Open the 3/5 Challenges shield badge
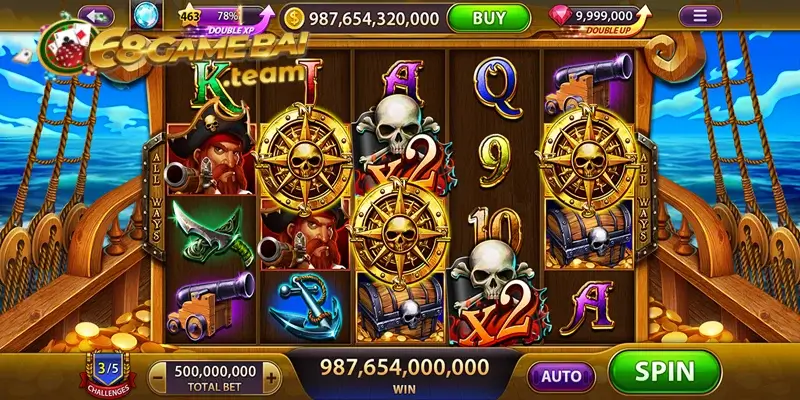 [x=107, y=371]
